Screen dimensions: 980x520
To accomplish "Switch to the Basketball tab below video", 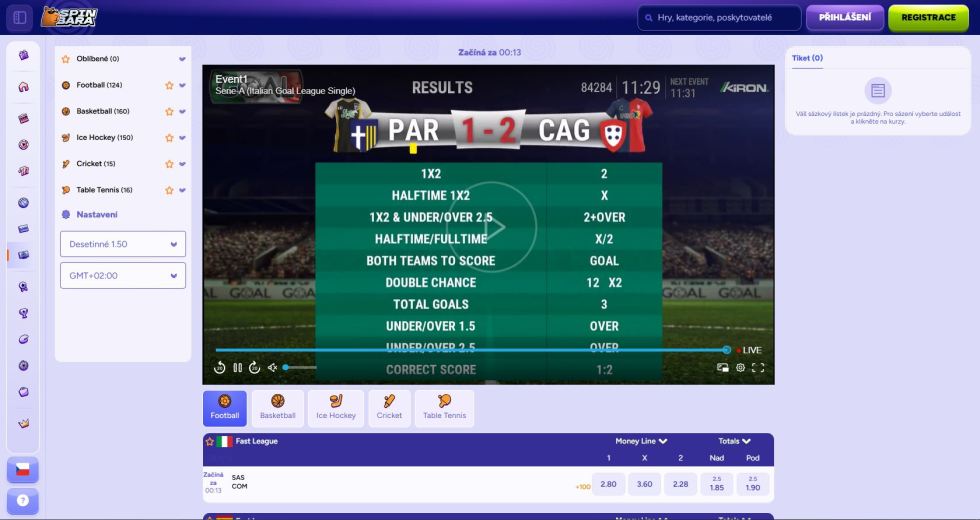I will click(x=278, y=408).
